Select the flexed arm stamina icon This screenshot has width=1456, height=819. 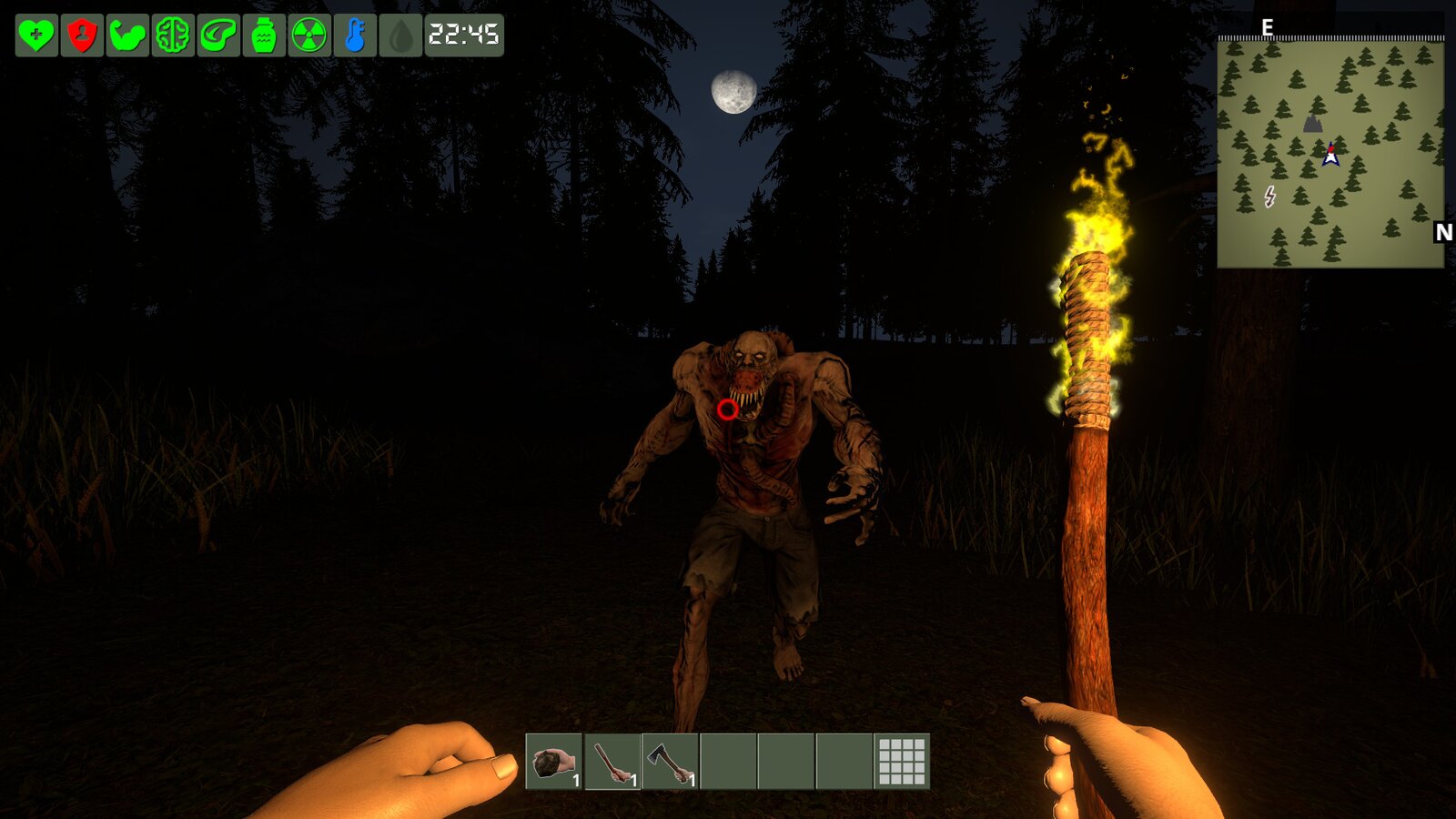coord(127,35)
